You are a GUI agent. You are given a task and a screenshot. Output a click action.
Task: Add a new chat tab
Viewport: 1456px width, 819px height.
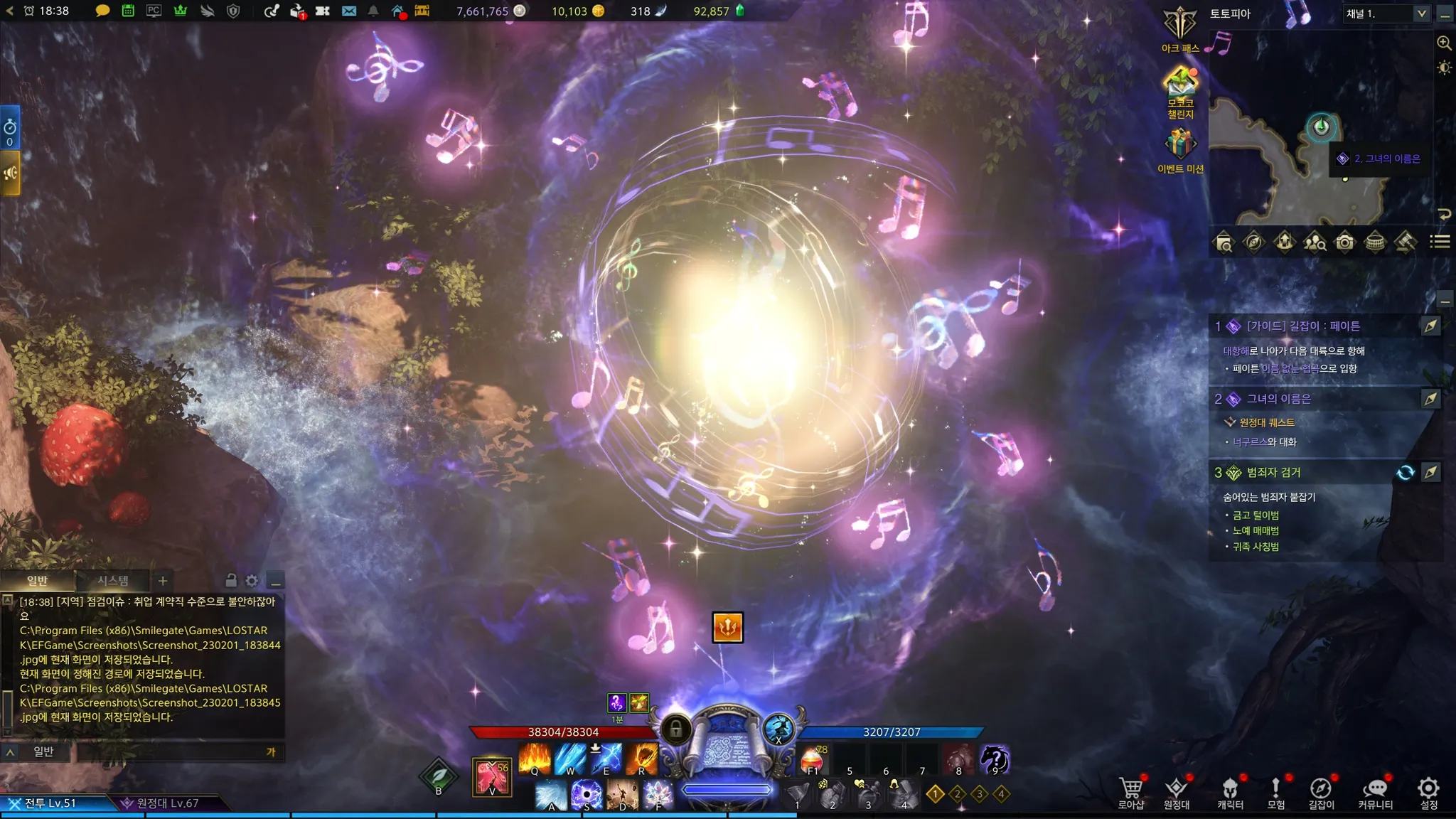pyautogui.click(x=163, y=581)
